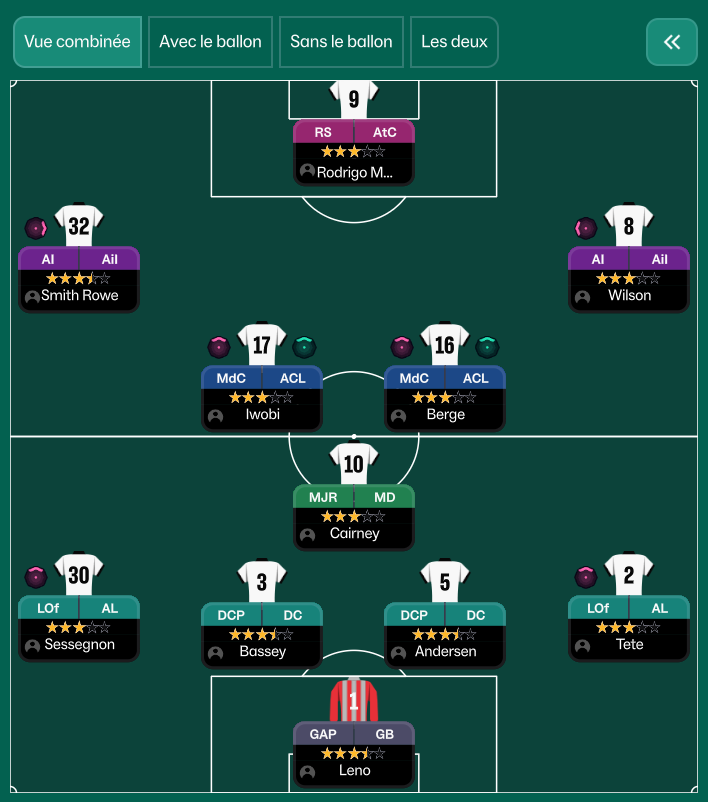Viewport: 708px width, 802px height.
Task: Pick right-back Tete
Action: click(x=629, y=627)
